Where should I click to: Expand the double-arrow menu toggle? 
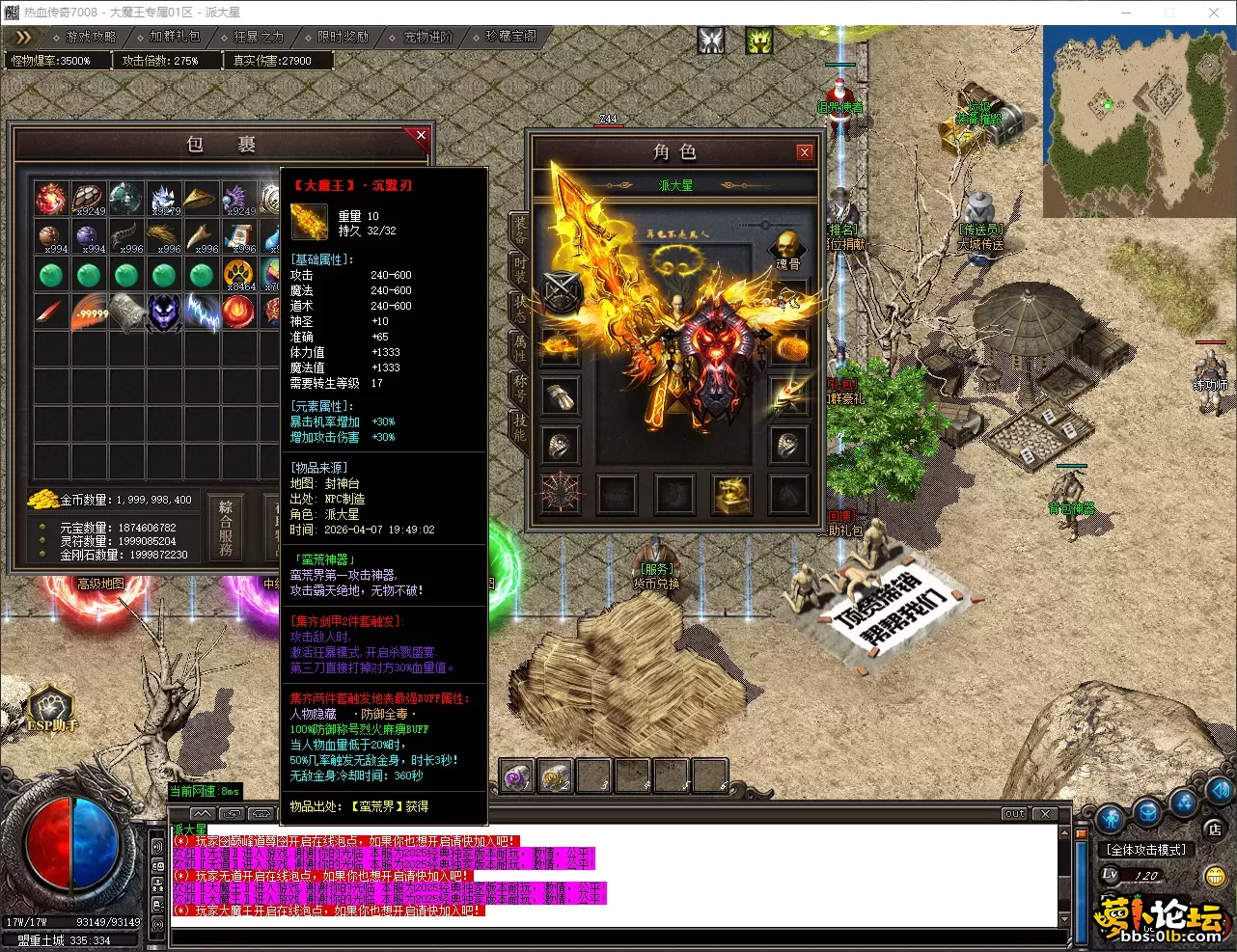click(x=23, y=37)
